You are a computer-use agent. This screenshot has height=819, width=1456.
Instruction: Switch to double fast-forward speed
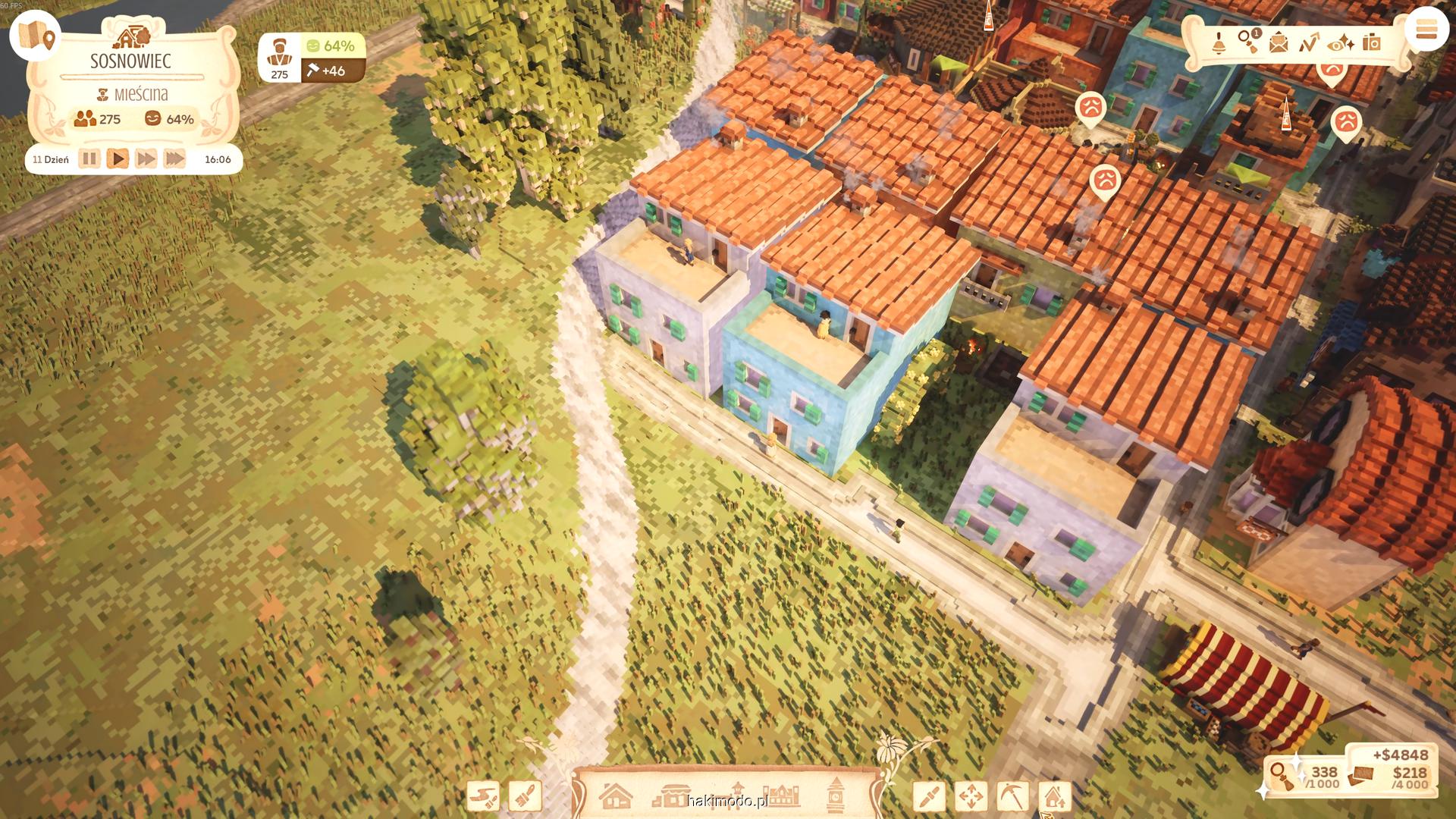pyautogui.click(x=146, y=159)
